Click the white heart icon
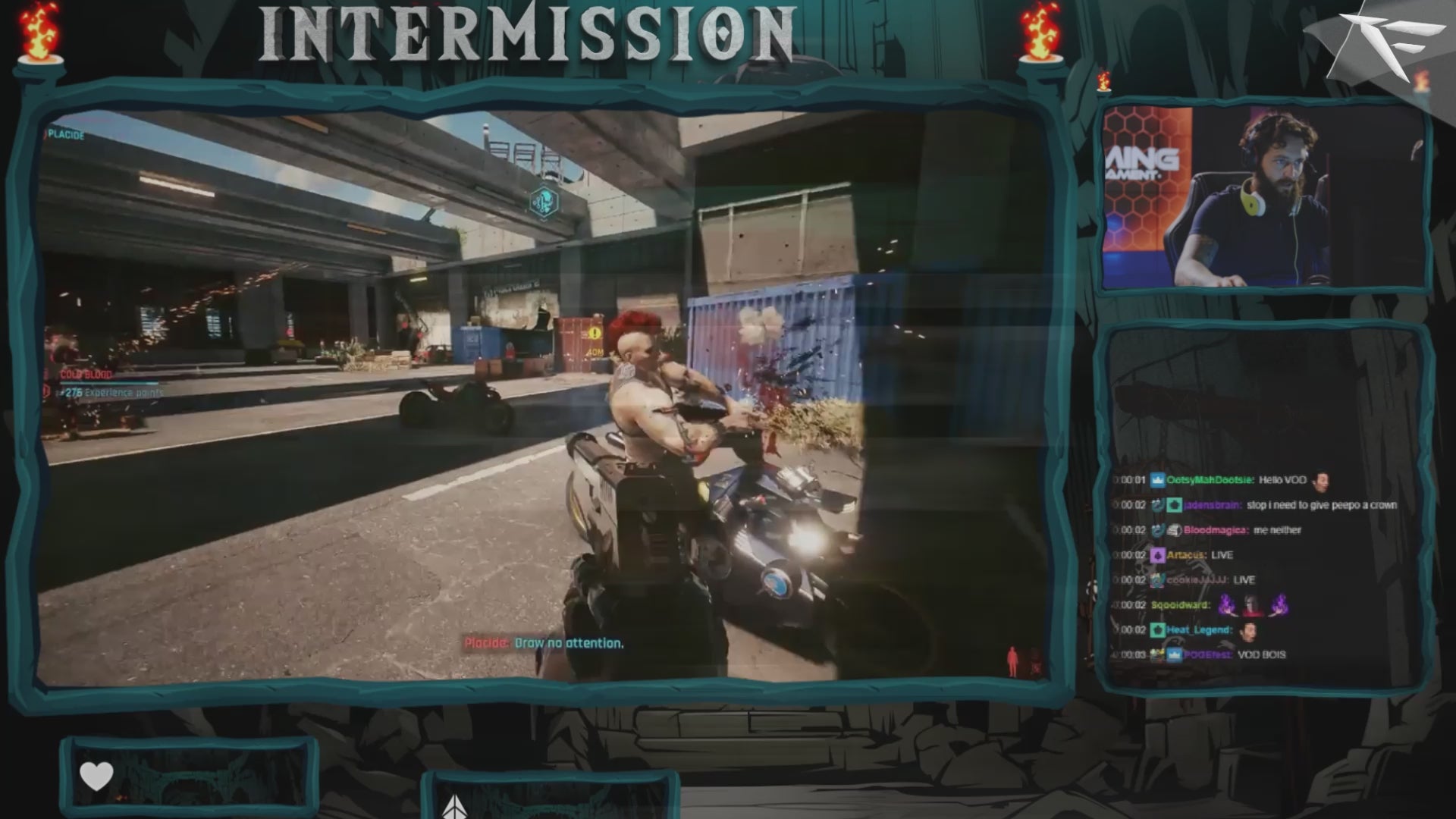Screen dimensions: 1456x819 (x=96, y=777)
